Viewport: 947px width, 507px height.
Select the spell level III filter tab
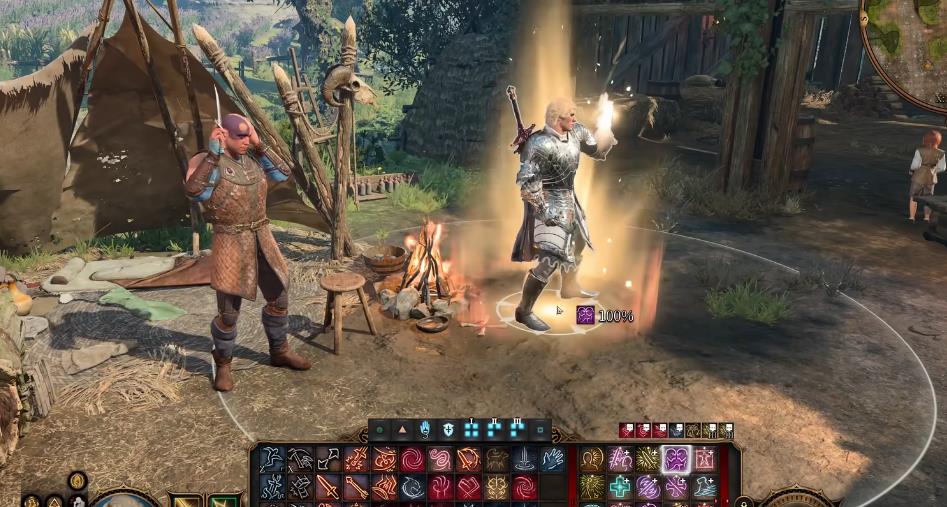pyautogui.click(x=517, y=430)
